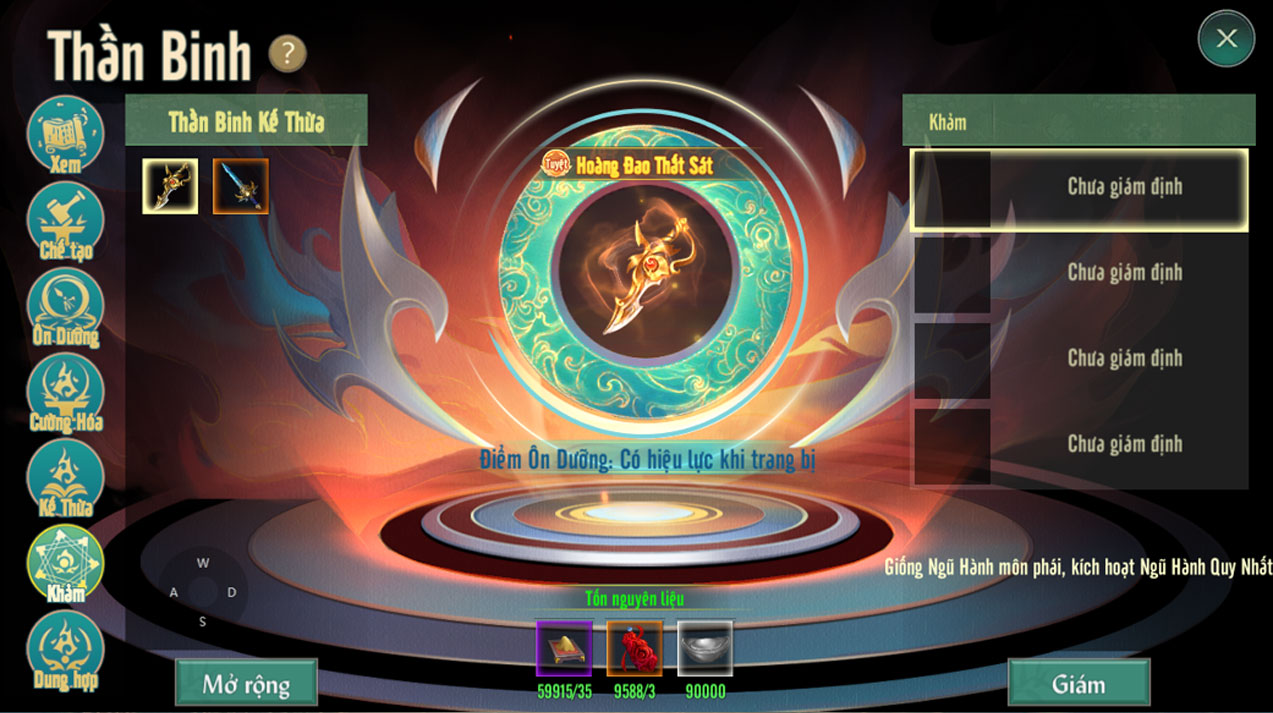The image size is (1273, 713).
Task: Click the Giám appraise button
Action: [x=1078, y=684]
